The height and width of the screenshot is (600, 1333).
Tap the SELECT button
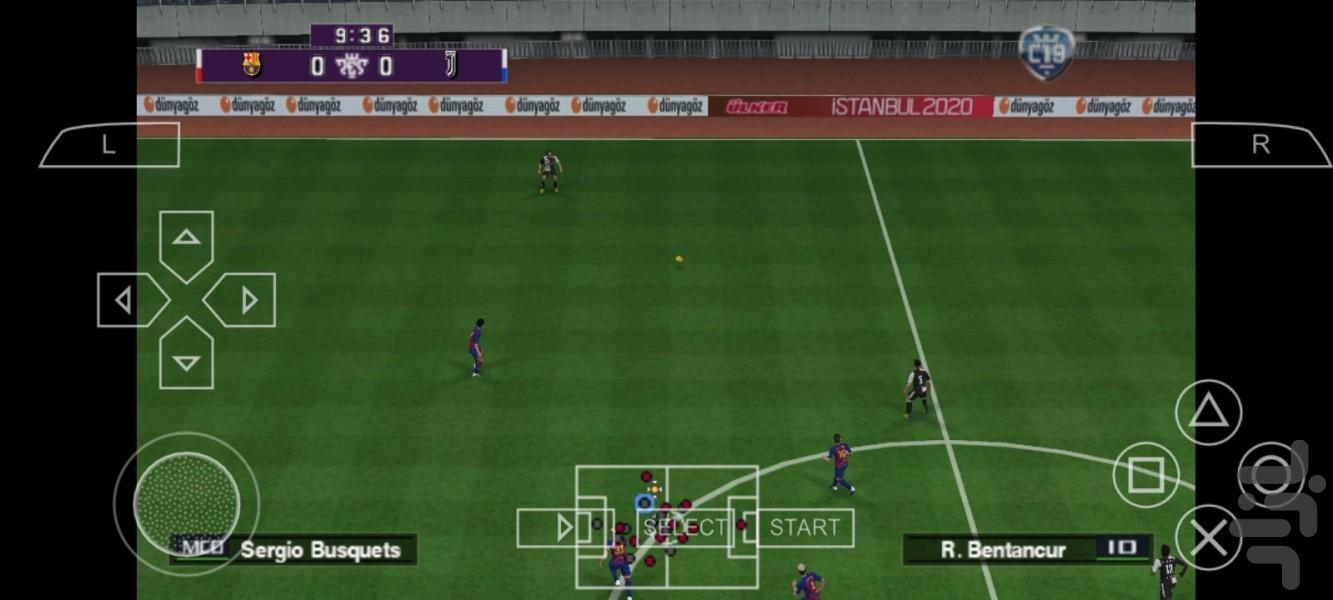(686, 528)
